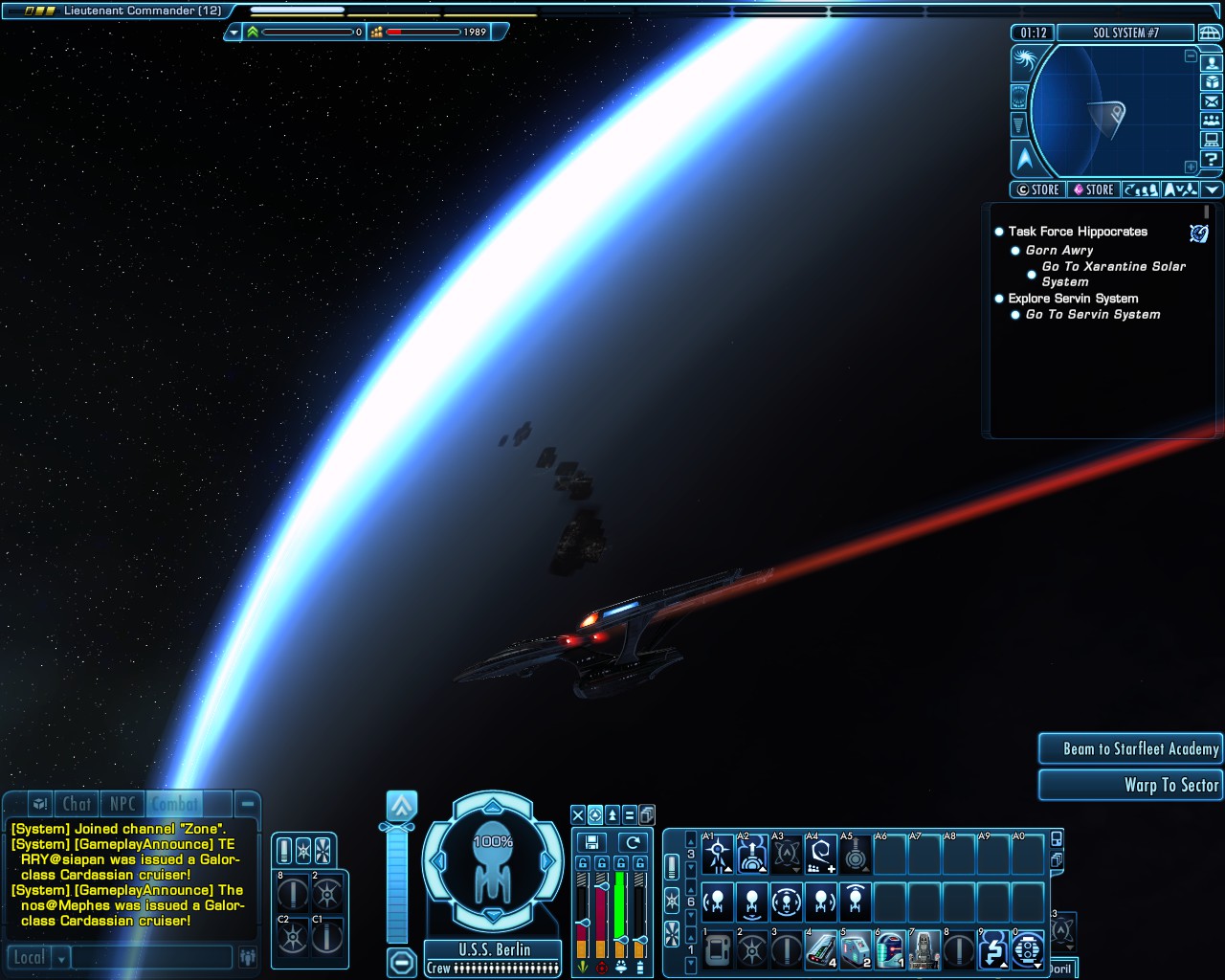
Task: Open the Local chat channel dropdown
Action: [x=62, y=957]
